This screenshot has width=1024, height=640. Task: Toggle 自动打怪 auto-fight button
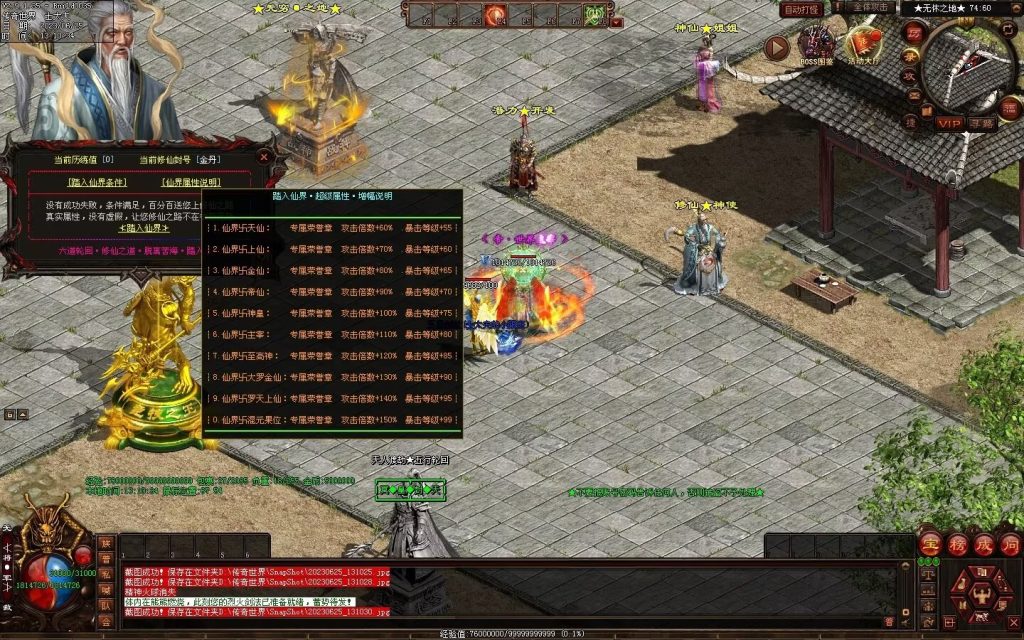point(802,9)
